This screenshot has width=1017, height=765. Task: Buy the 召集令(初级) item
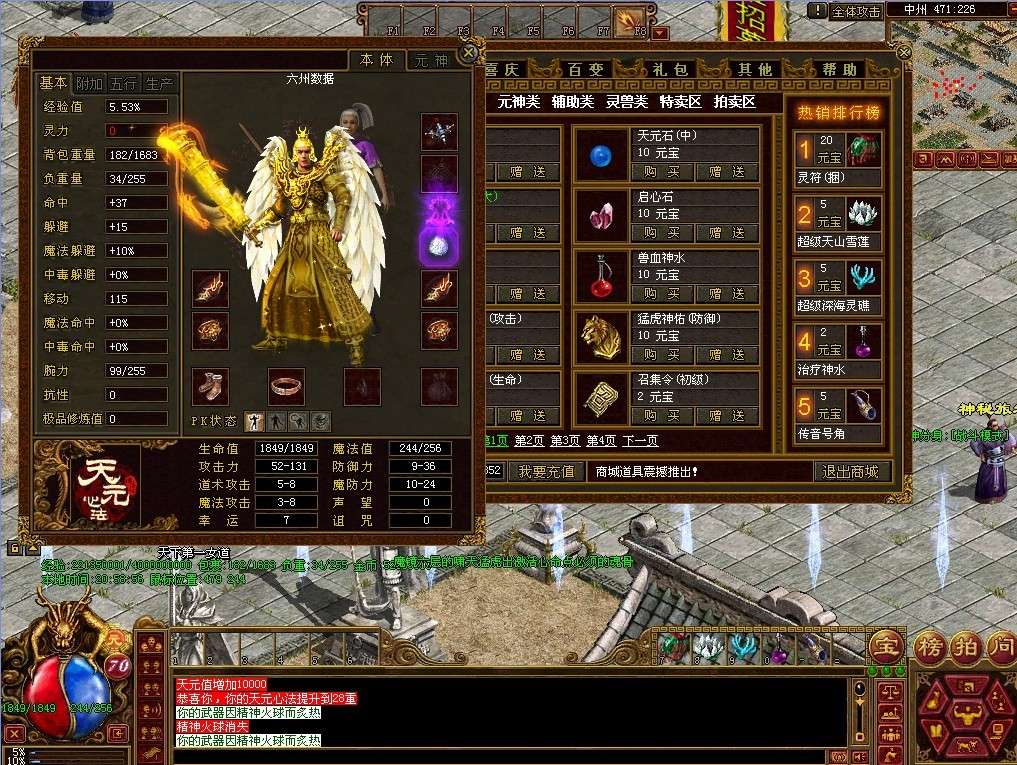663,416
